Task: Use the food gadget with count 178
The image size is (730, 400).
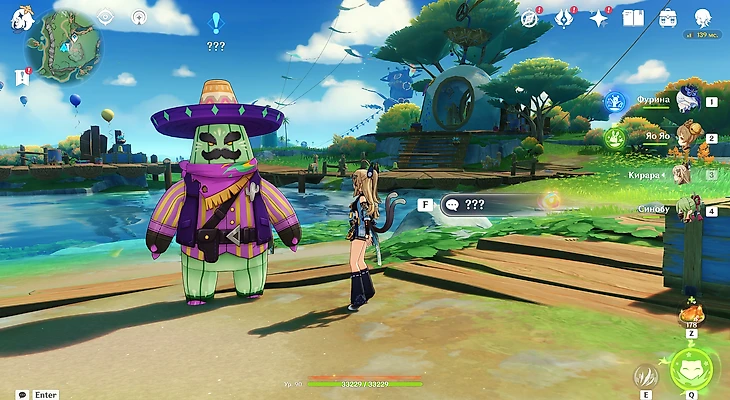Action: tap(690, 309)
